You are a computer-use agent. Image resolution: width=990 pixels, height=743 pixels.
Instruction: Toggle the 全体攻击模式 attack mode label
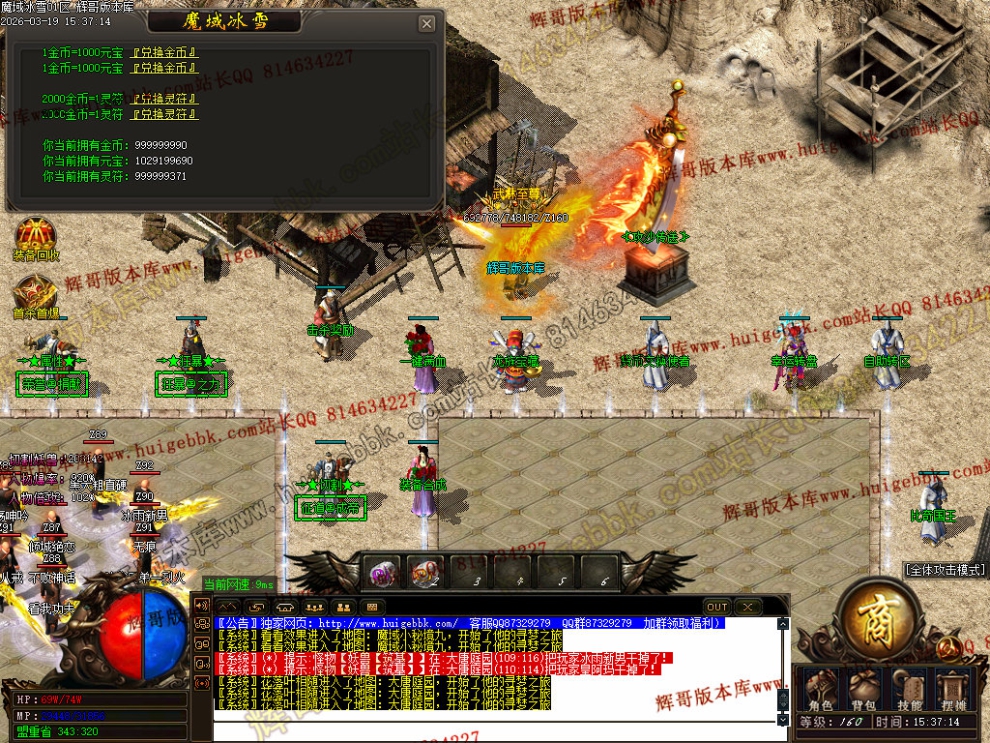pos(945,570)
